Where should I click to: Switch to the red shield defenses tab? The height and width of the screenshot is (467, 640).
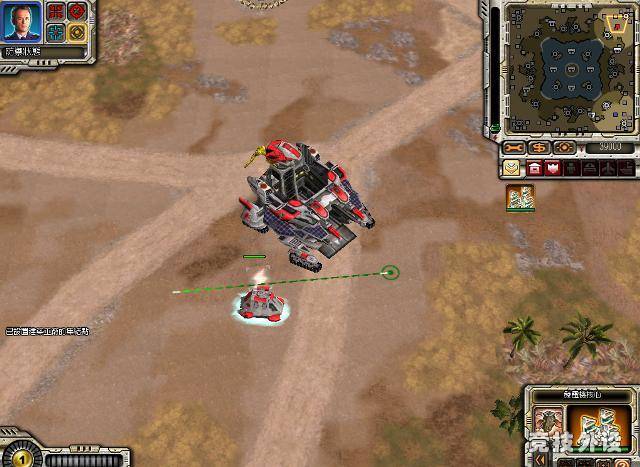(552, 168)
